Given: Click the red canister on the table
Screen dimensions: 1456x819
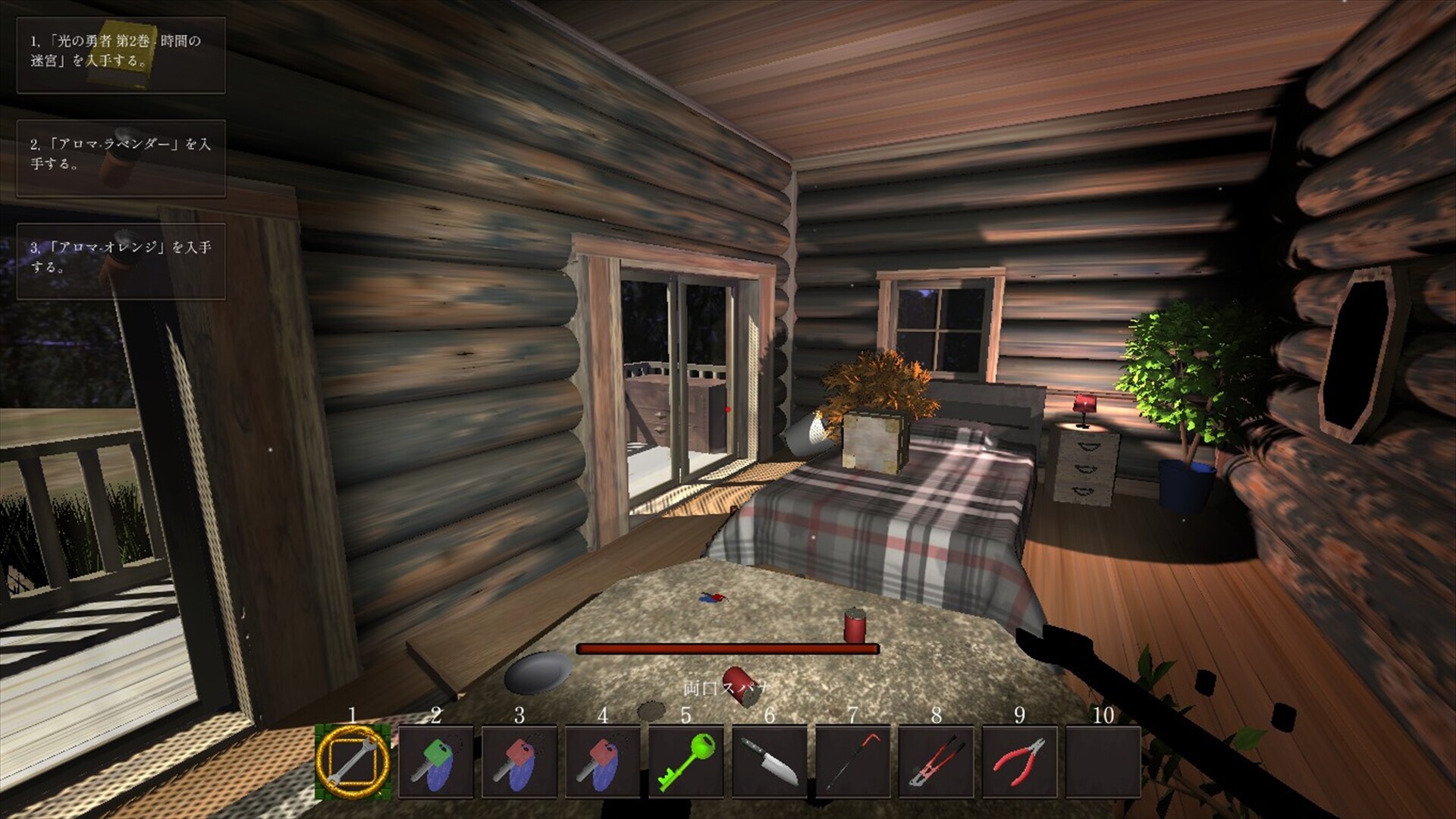Looking at the screenshot, I should tap(855, 625).
